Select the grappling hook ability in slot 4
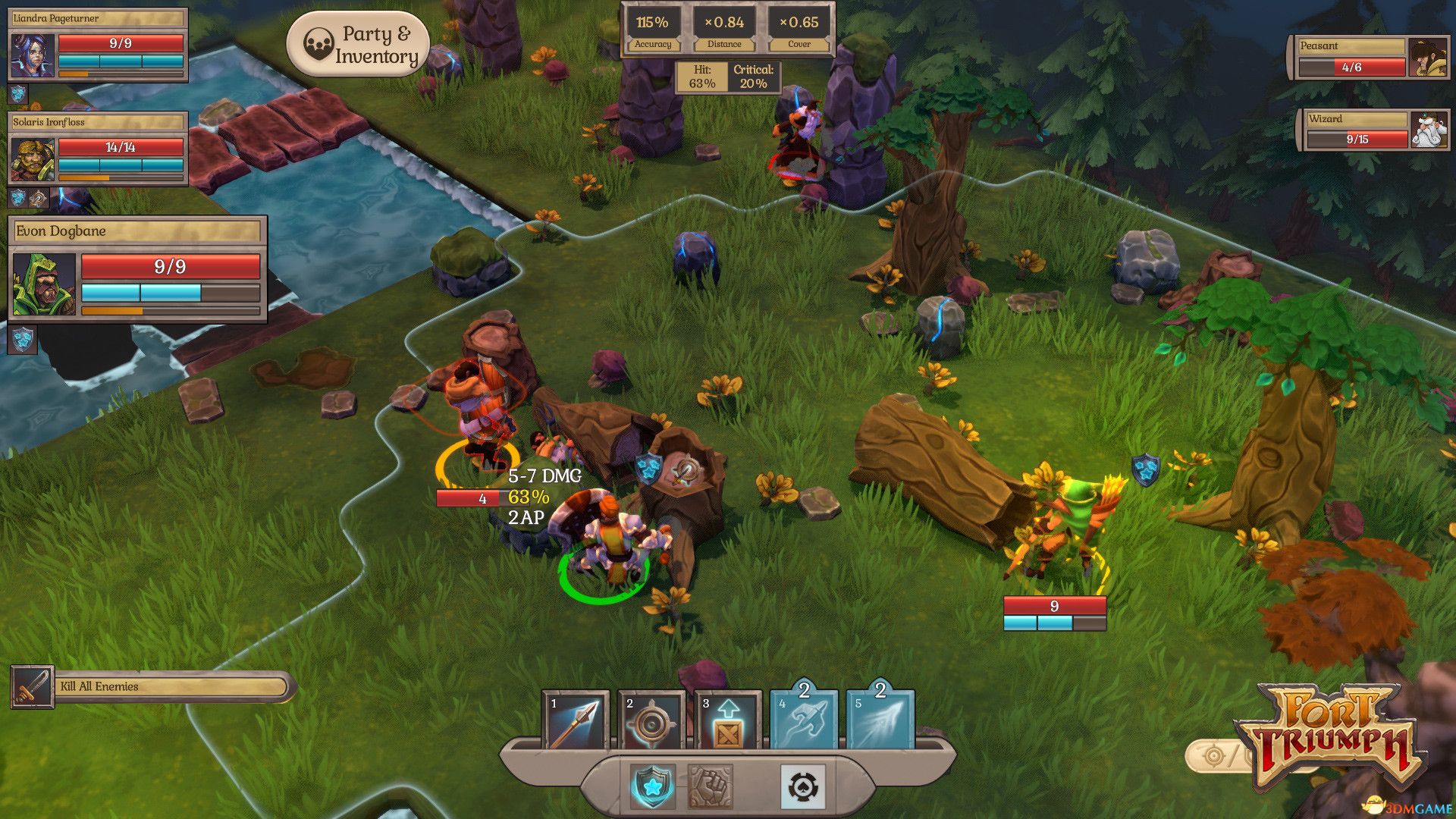Viewport: 1456px width, 819px height. [x=804, y=721]
